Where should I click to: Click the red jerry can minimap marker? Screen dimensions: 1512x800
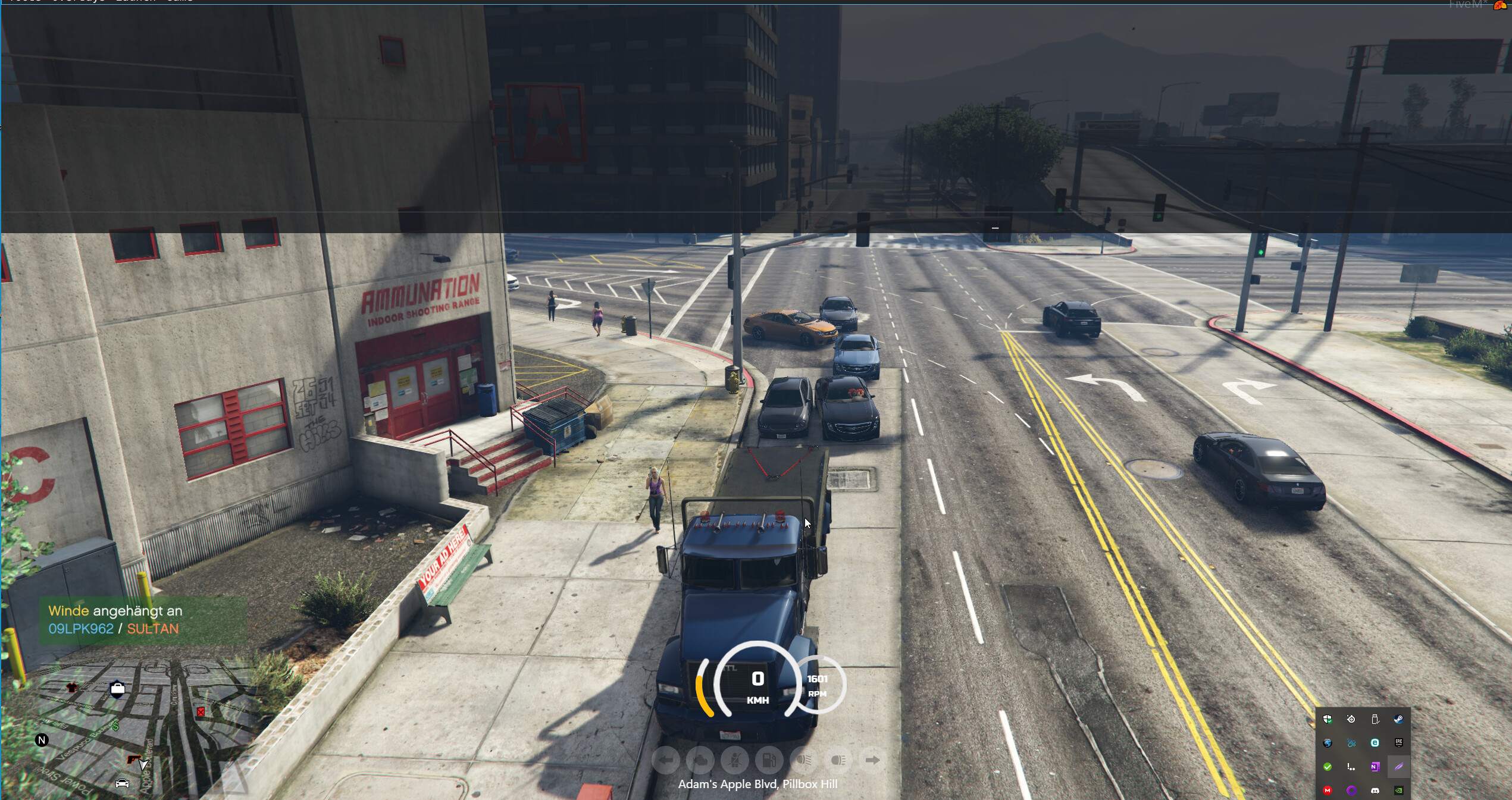pyautogui.click(x=201, y=711)
